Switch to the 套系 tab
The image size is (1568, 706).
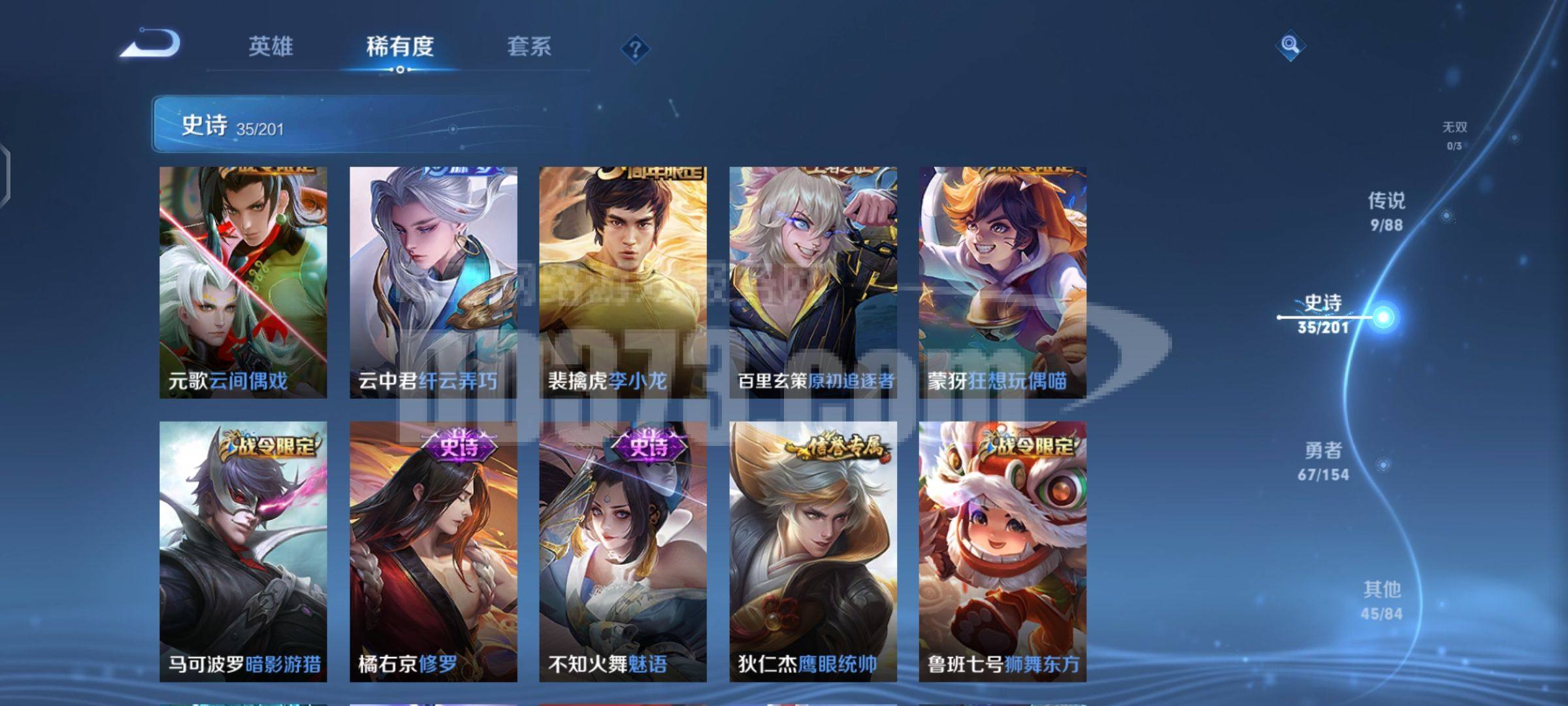(531, 46)
